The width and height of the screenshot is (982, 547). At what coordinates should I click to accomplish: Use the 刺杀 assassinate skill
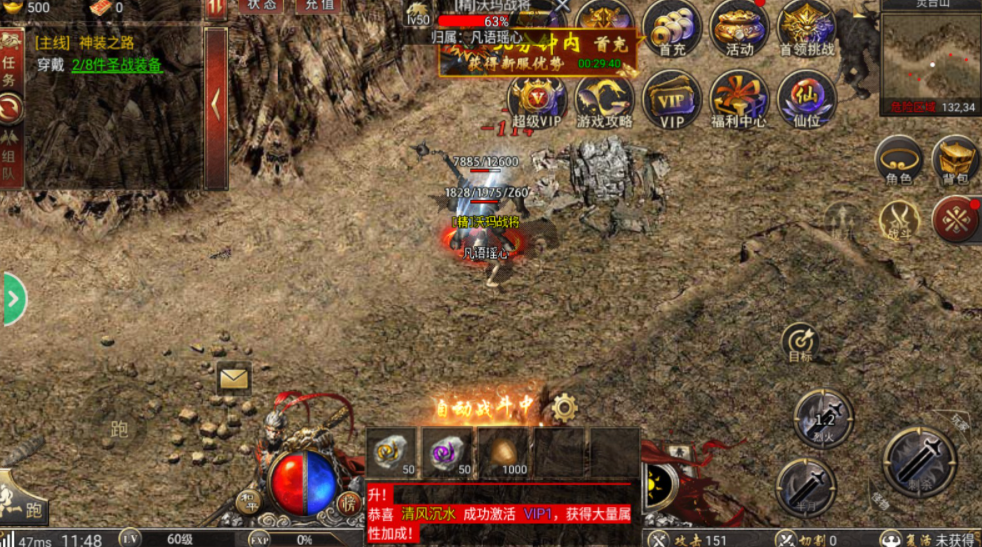pyautogui.click(x=920, y=460)
